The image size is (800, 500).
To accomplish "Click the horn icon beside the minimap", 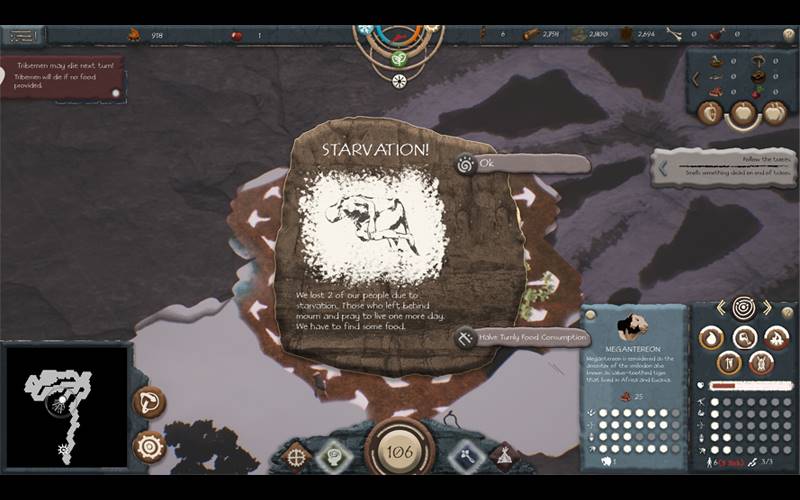I will (x=149, y=403).
